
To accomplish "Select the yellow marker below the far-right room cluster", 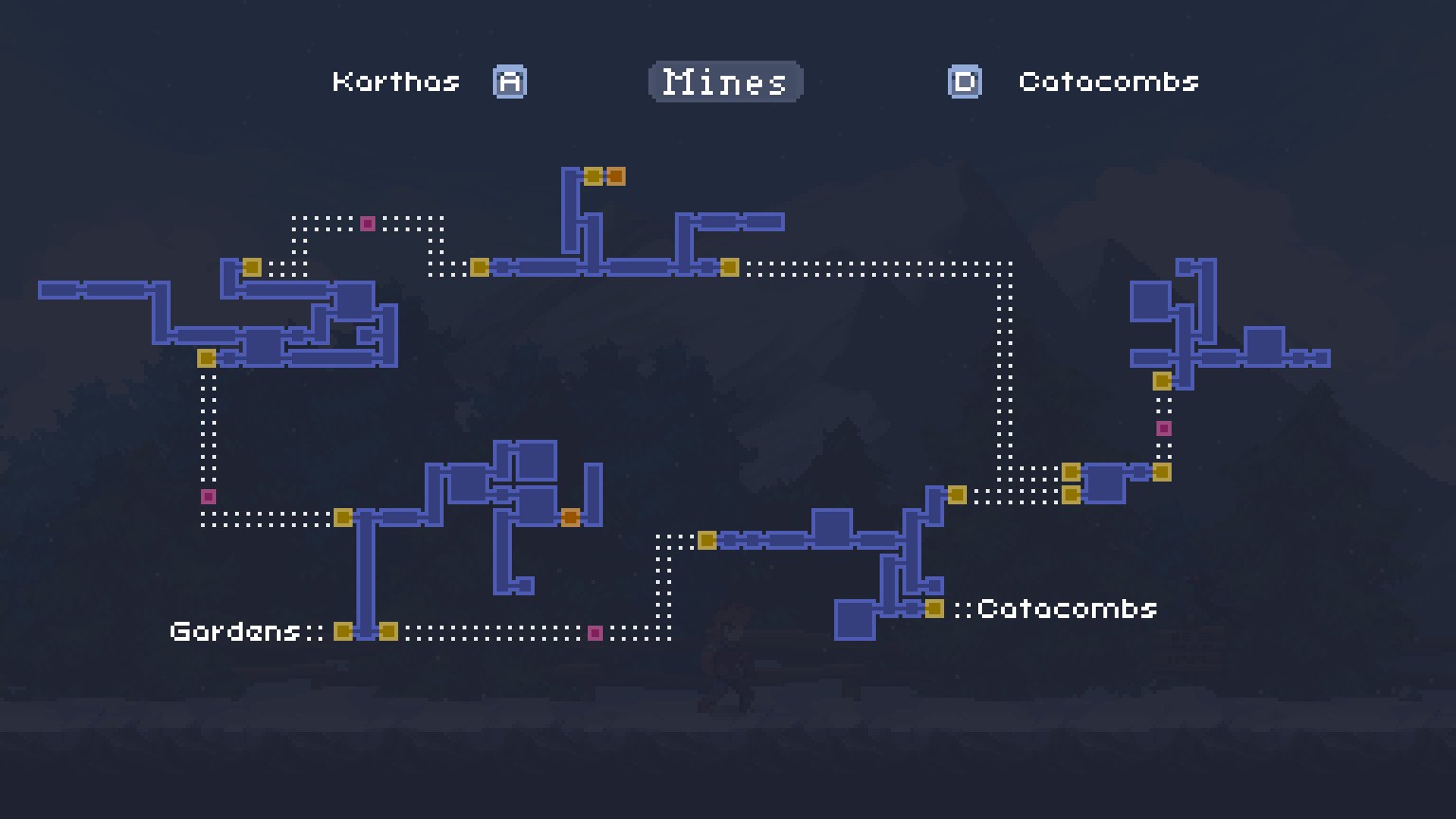I will point(1161,380).
